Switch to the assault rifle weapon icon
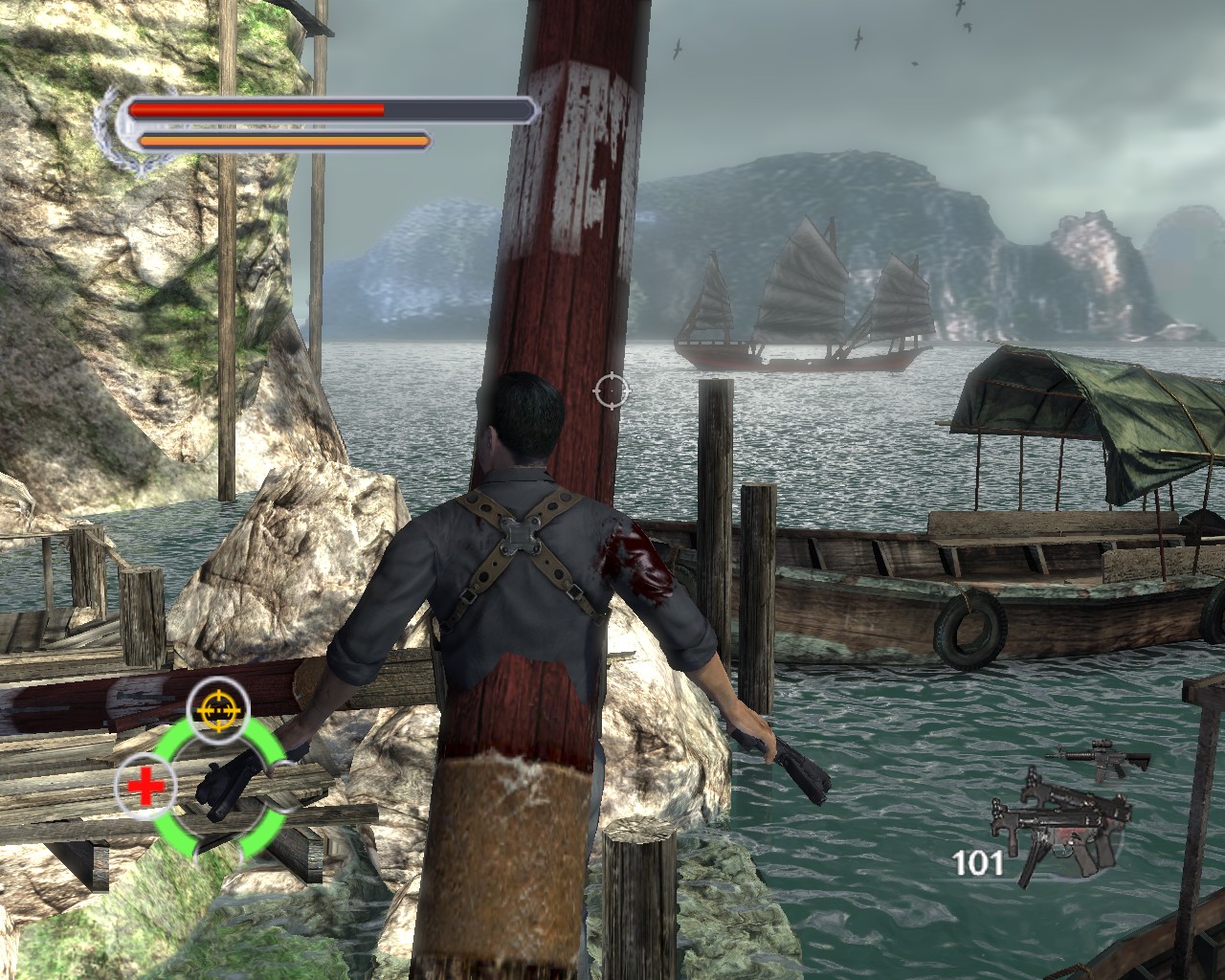Viewport: 1225px width, 980px height. pos(1101,759)
